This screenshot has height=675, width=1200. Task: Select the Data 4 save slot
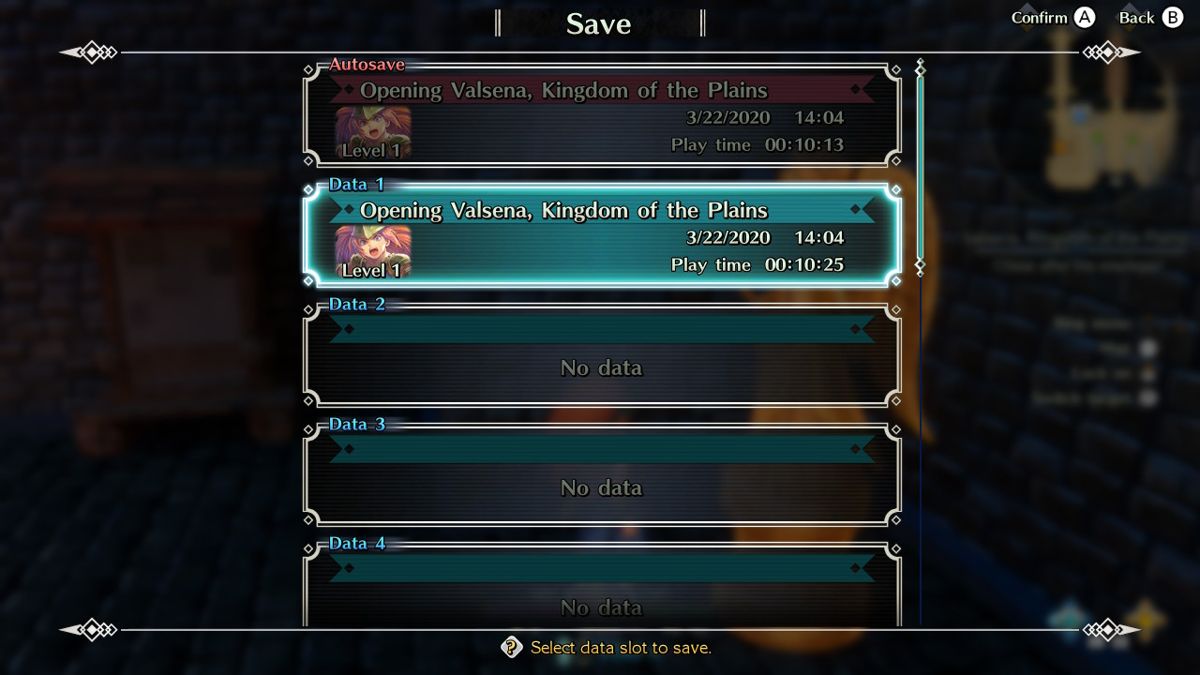coord(602,588)
